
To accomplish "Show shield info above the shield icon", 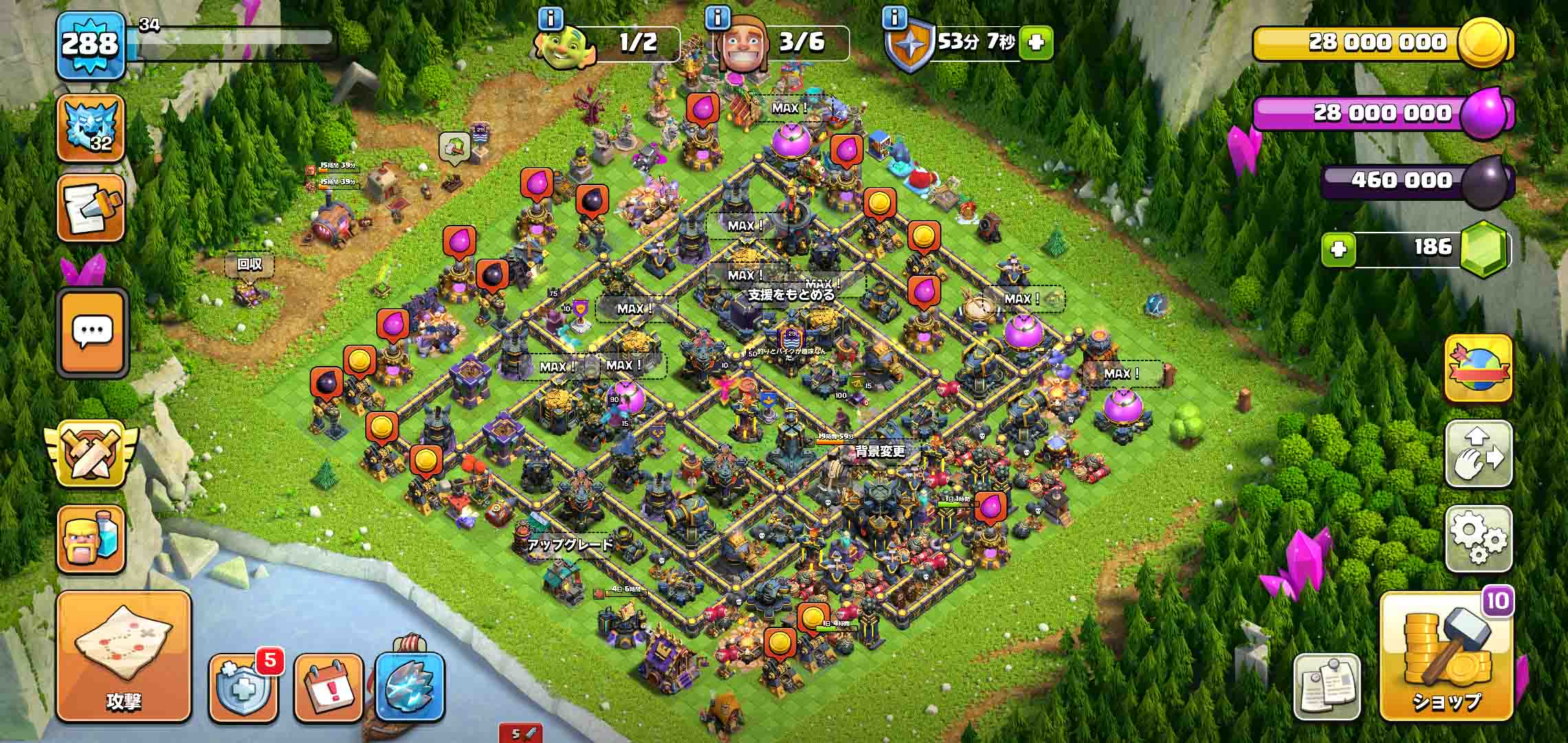I will (x=894, y=19).
